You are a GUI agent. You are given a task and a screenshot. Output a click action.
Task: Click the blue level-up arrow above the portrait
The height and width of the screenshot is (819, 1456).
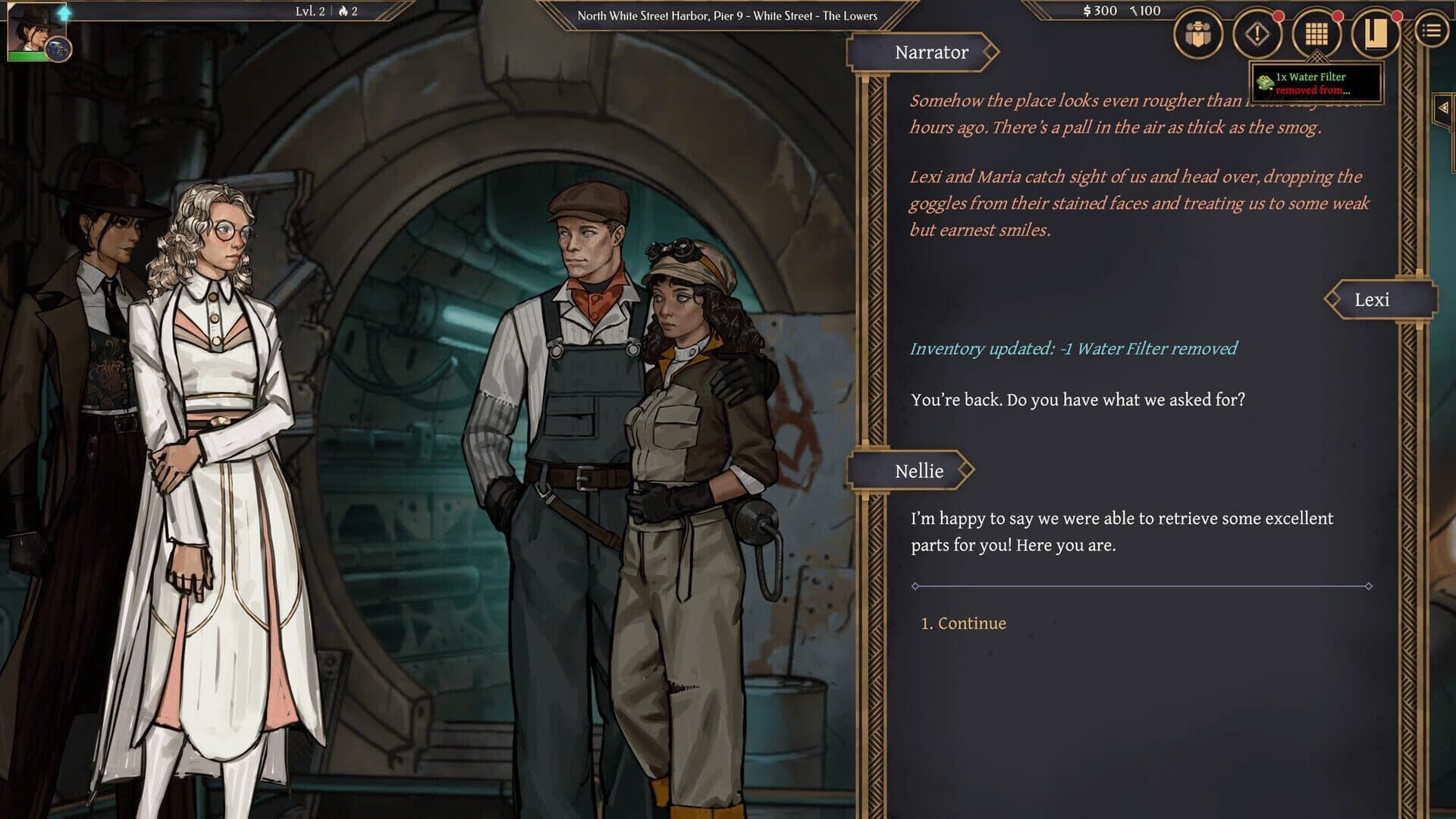[x=65, y=14]
